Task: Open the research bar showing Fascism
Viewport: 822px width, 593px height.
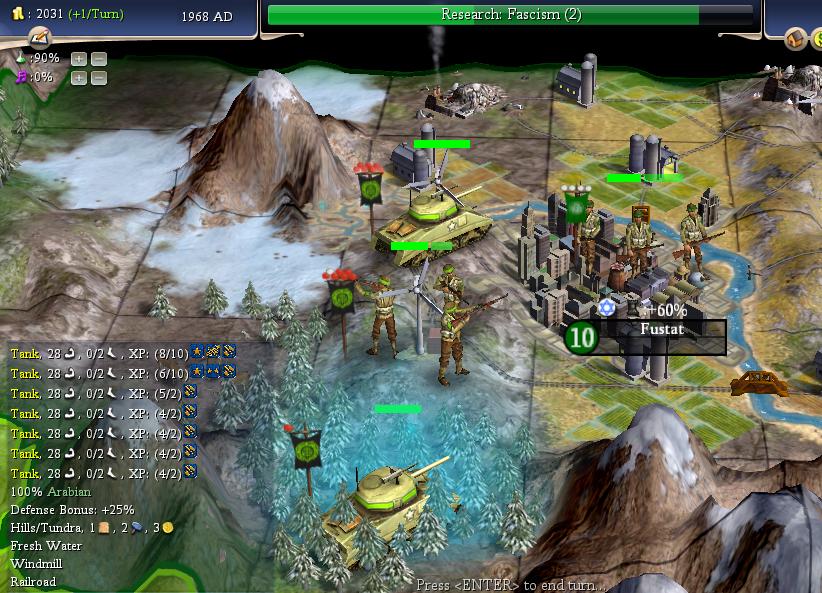Action: pyautogui.click(x=511, y=15)
